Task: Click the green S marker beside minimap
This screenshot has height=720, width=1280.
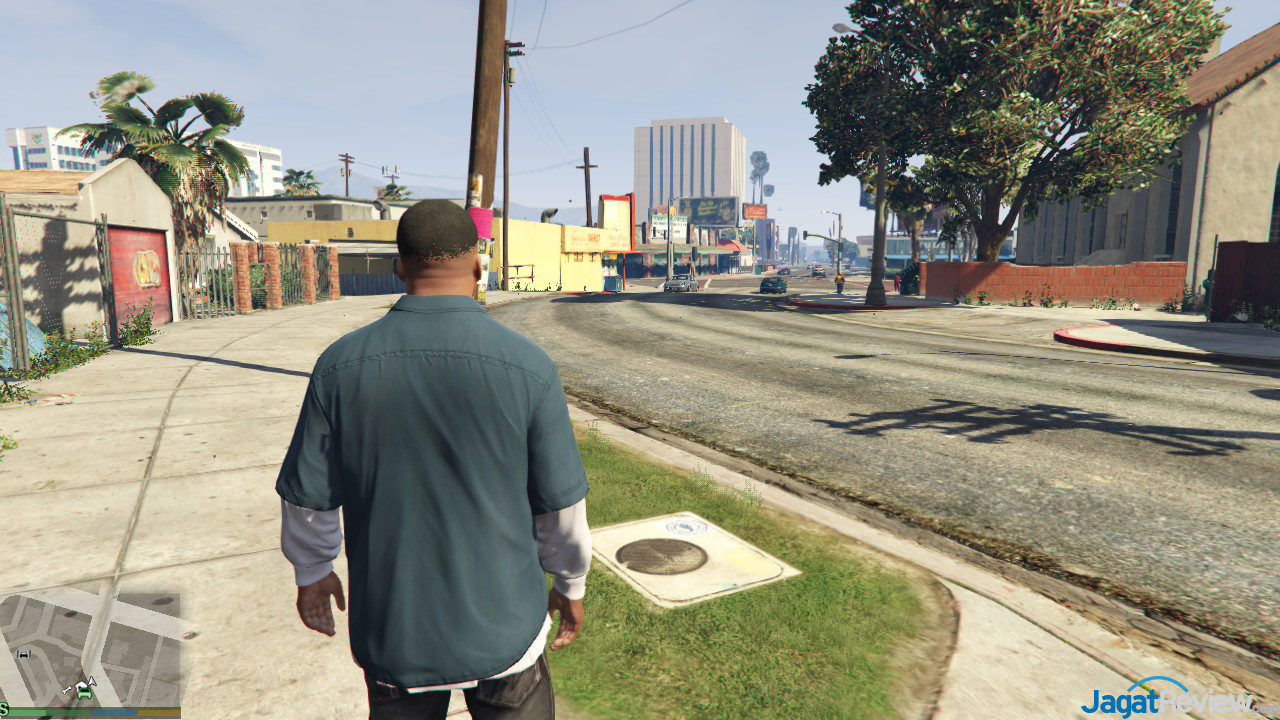Action: point(4,711)
